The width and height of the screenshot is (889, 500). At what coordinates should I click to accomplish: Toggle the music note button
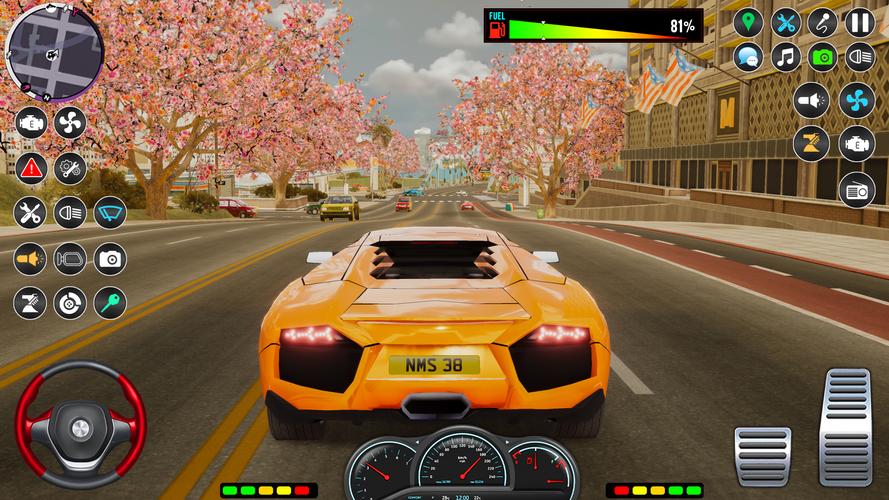click(x=786, y=57)
